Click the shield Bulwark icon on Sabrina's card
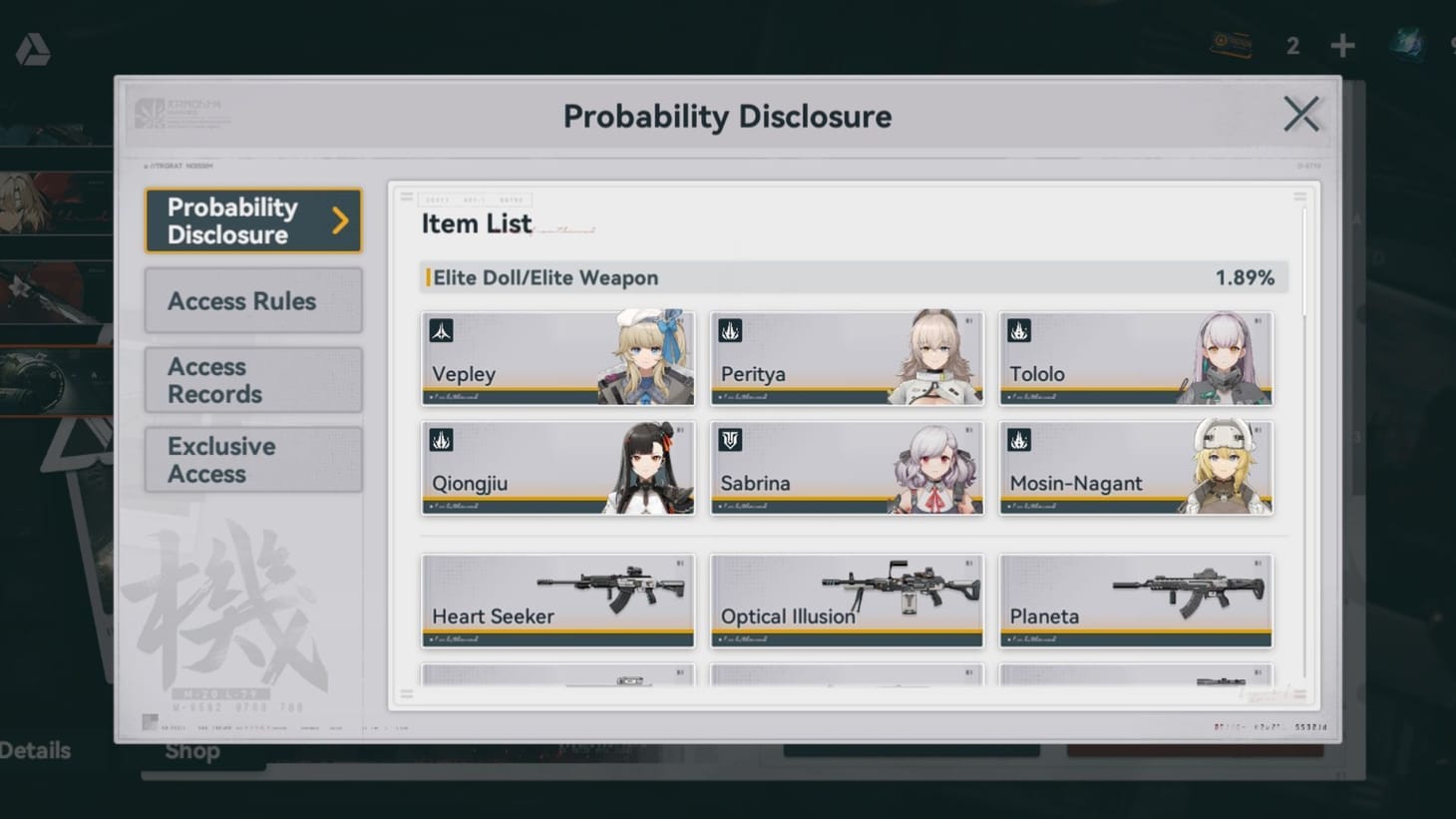The image size is (1456, 819). point(730,440)
